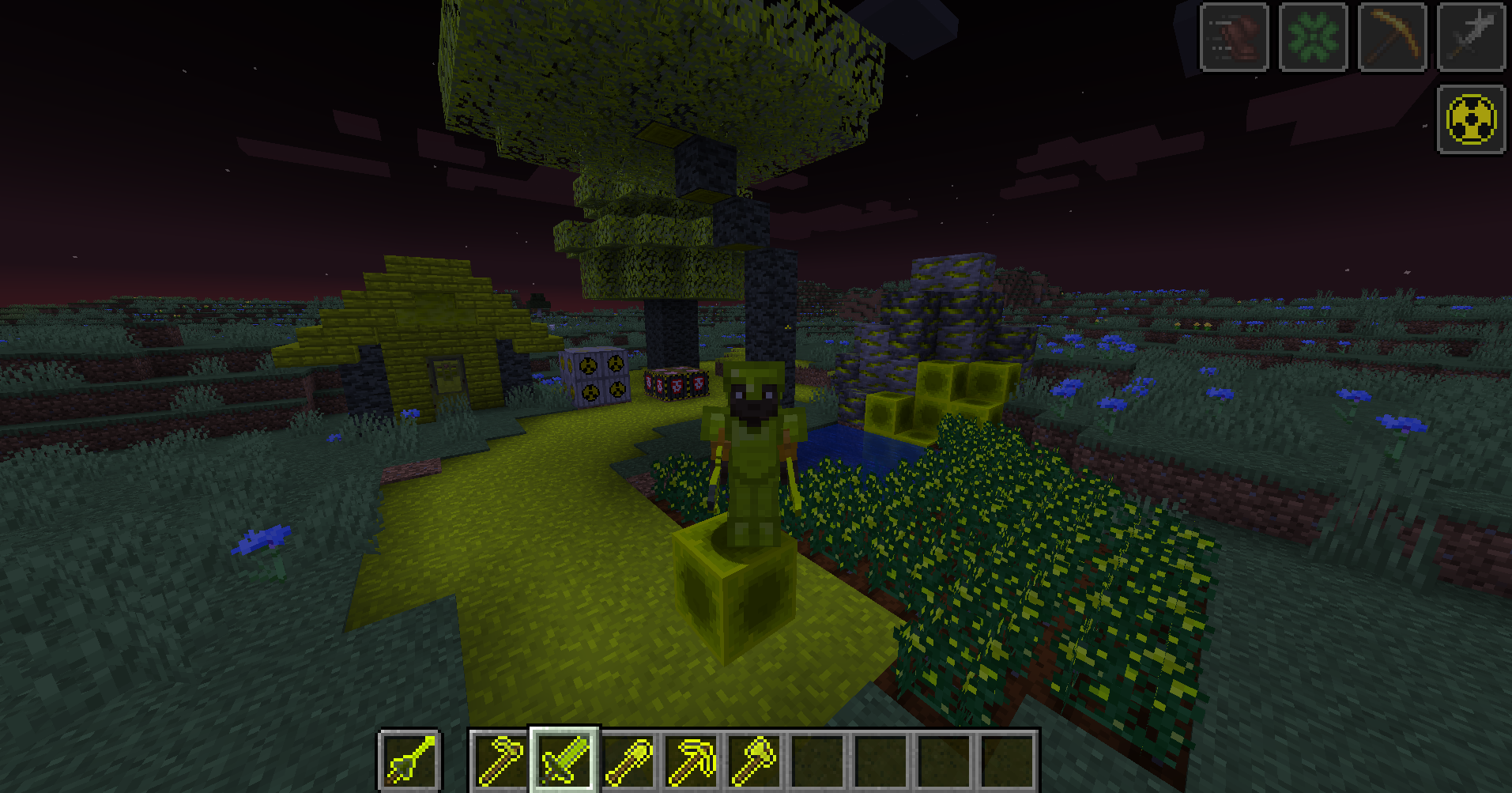Click the trident in the offhand slot

point(409,758)
